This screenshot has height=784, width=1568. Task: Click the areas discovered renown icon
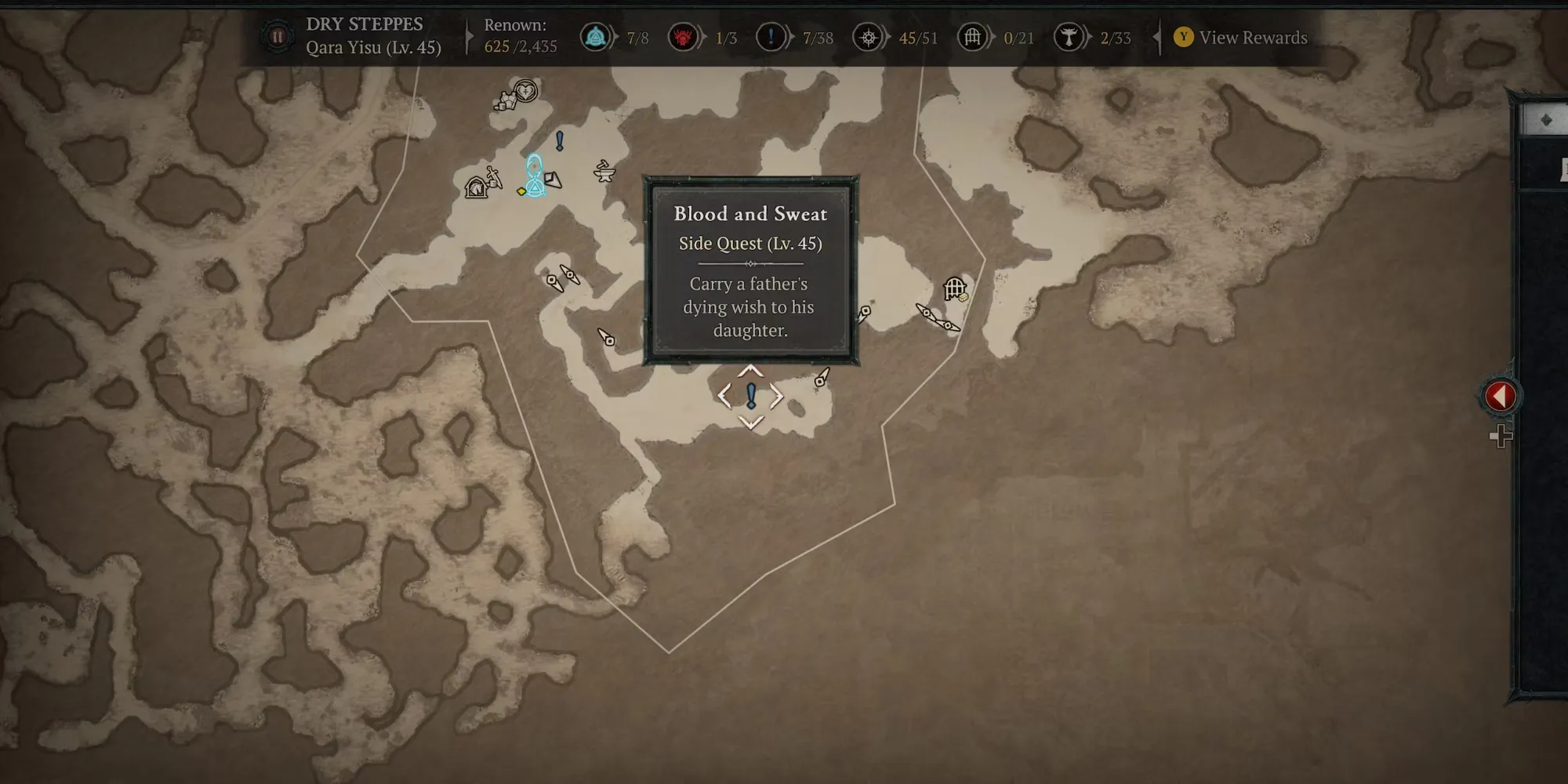[x=868, y=37]
